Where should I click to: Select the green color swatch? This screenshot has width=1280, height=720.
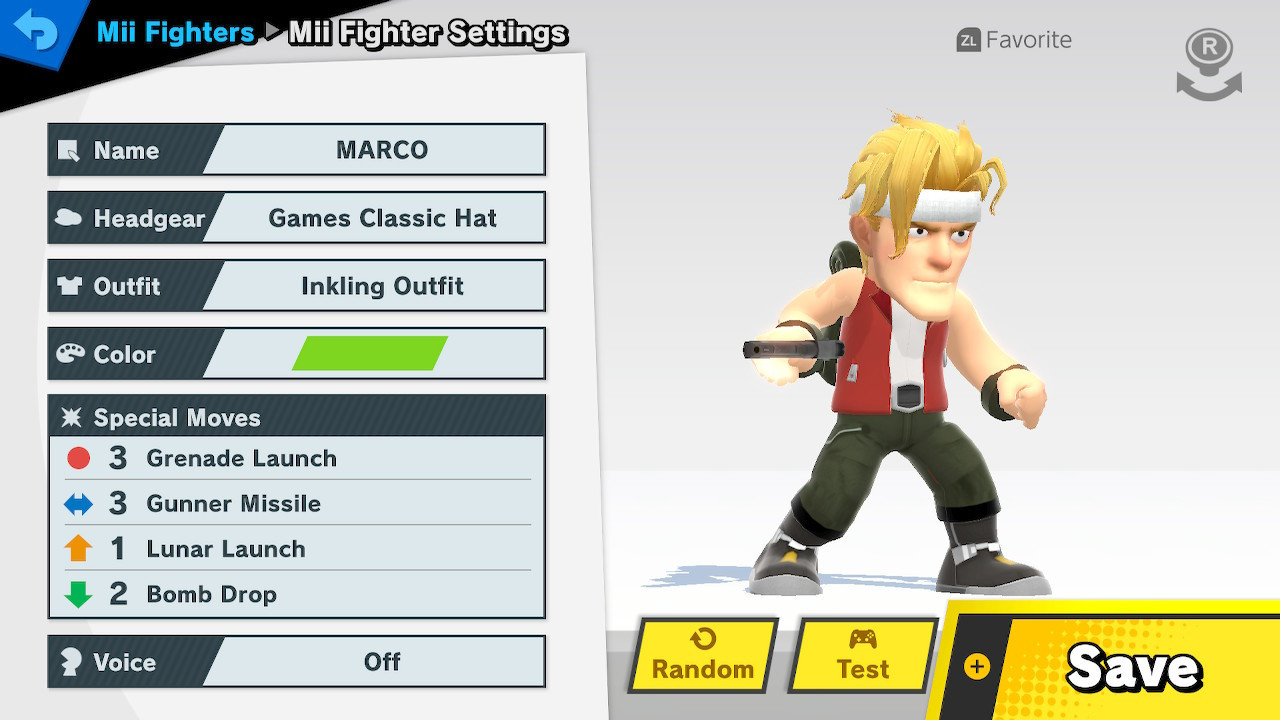[372, 352]
